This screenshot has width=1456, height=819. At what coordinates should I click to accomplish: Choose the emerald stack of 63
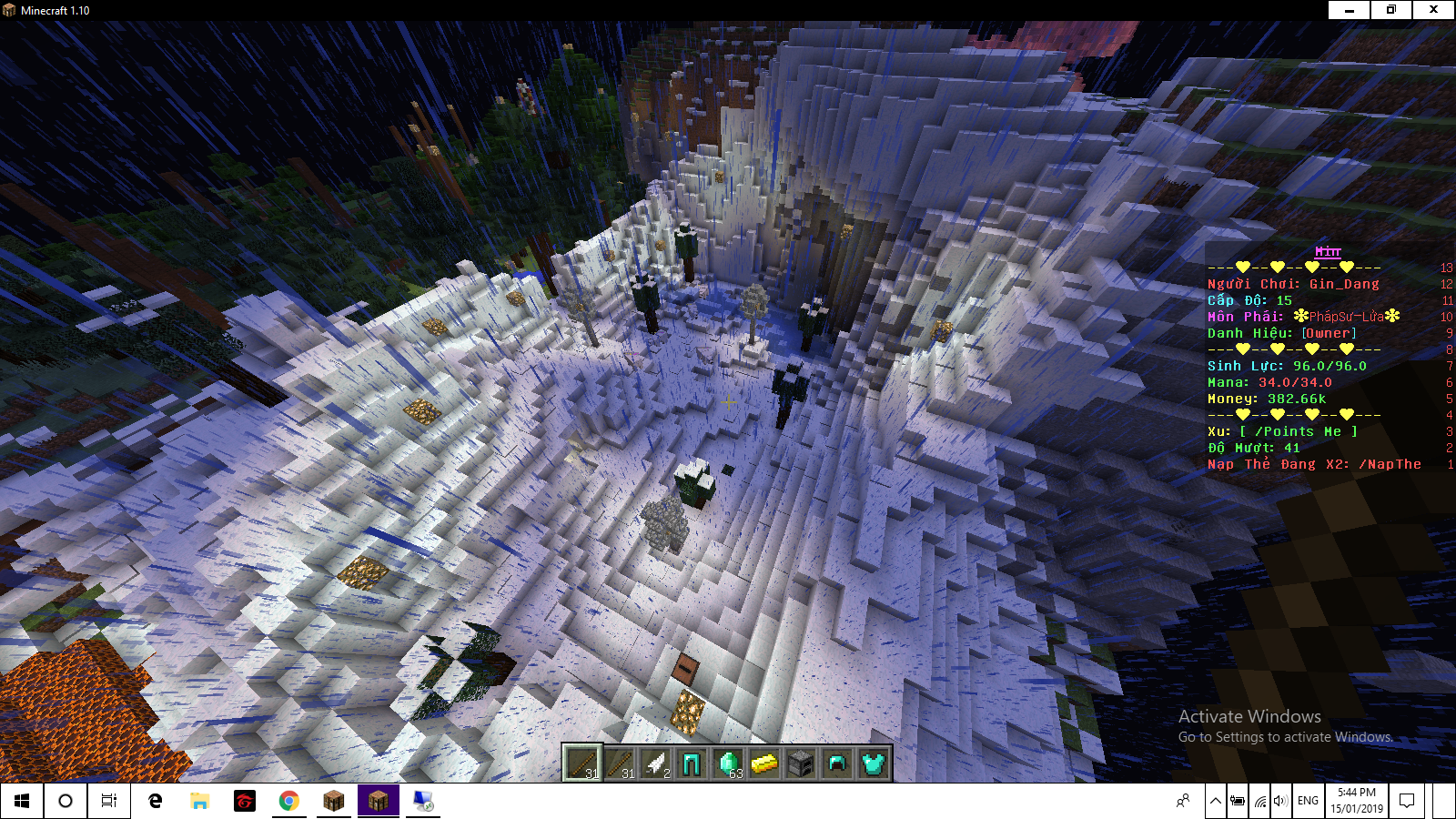728,763
